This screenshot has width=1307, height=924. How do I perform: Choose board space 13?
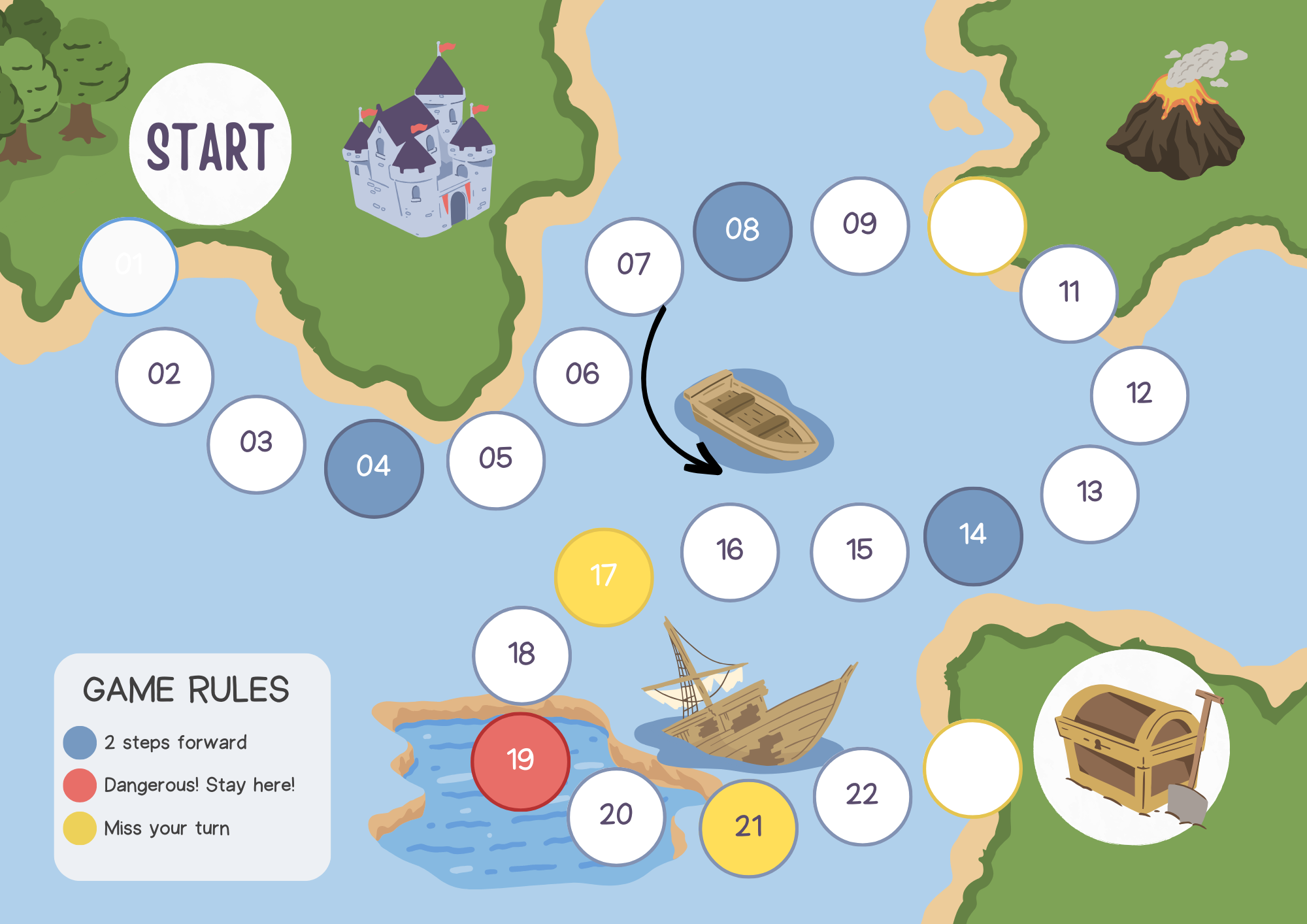pos(1089,494)
